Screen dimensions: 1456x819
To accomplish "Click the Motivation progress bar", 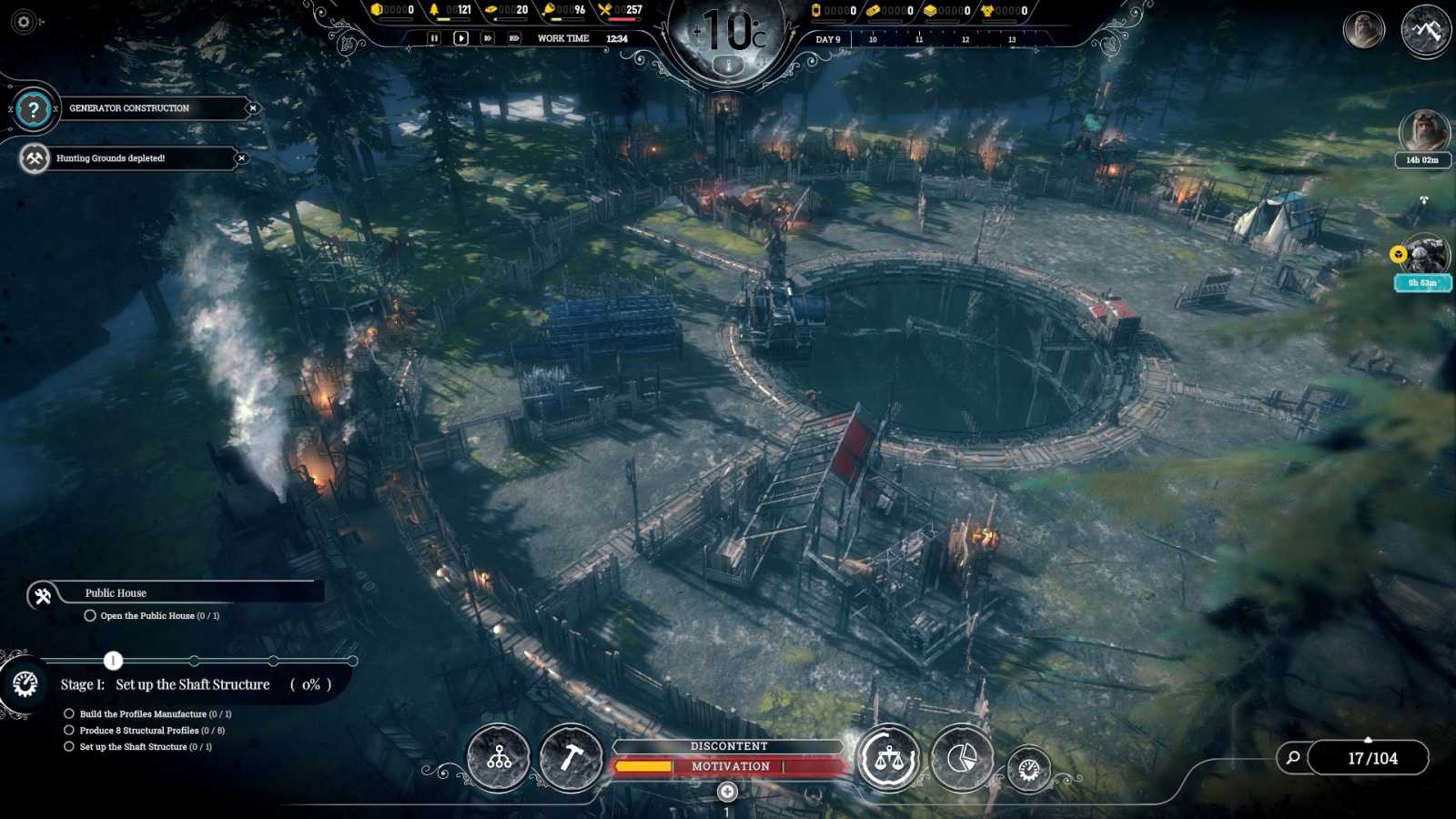I will point(728,765).
